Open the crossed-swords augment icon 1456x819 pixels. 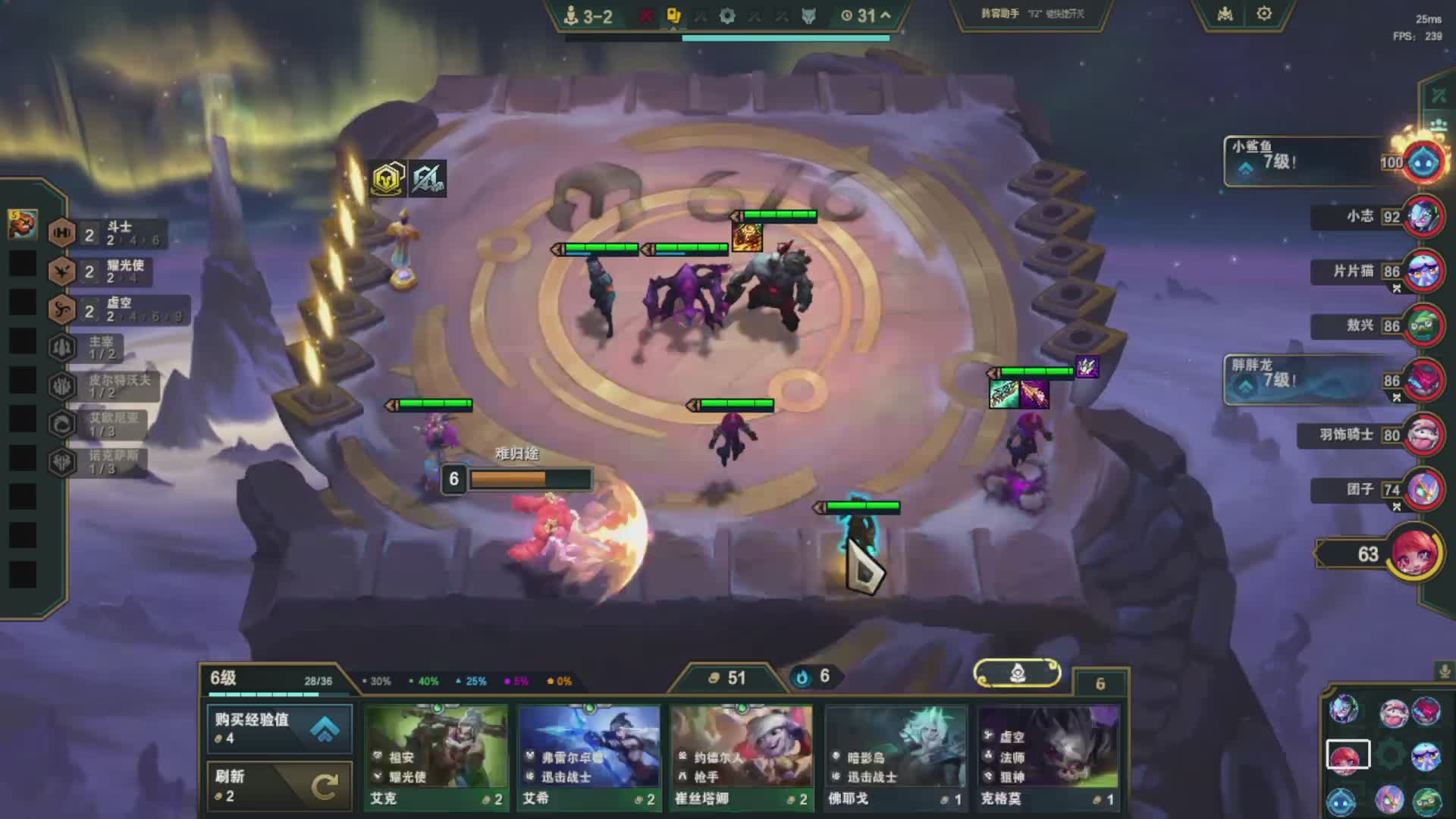tap(428, 179)
